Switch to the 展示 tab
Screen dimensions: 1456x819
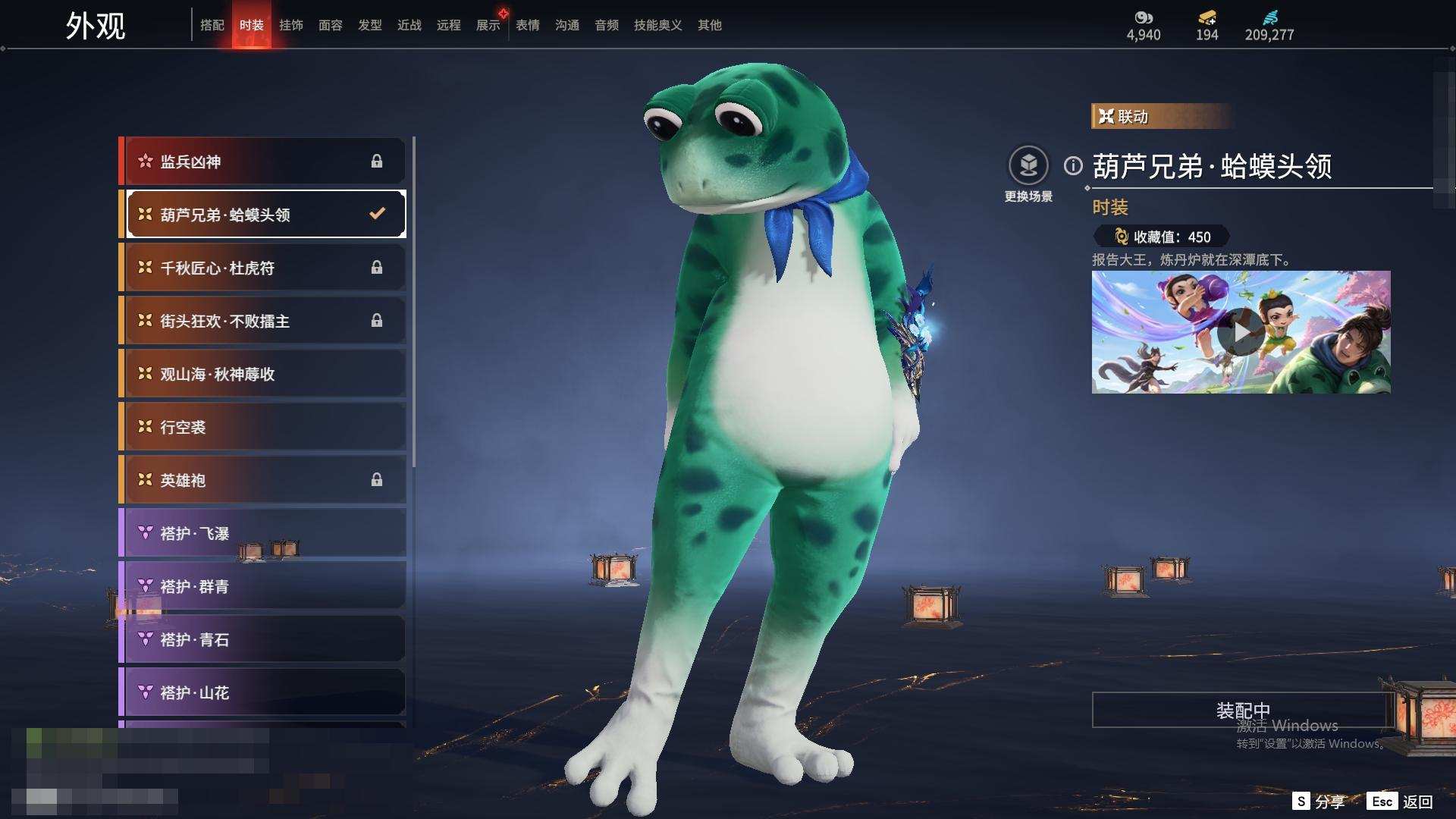point(488,25)
